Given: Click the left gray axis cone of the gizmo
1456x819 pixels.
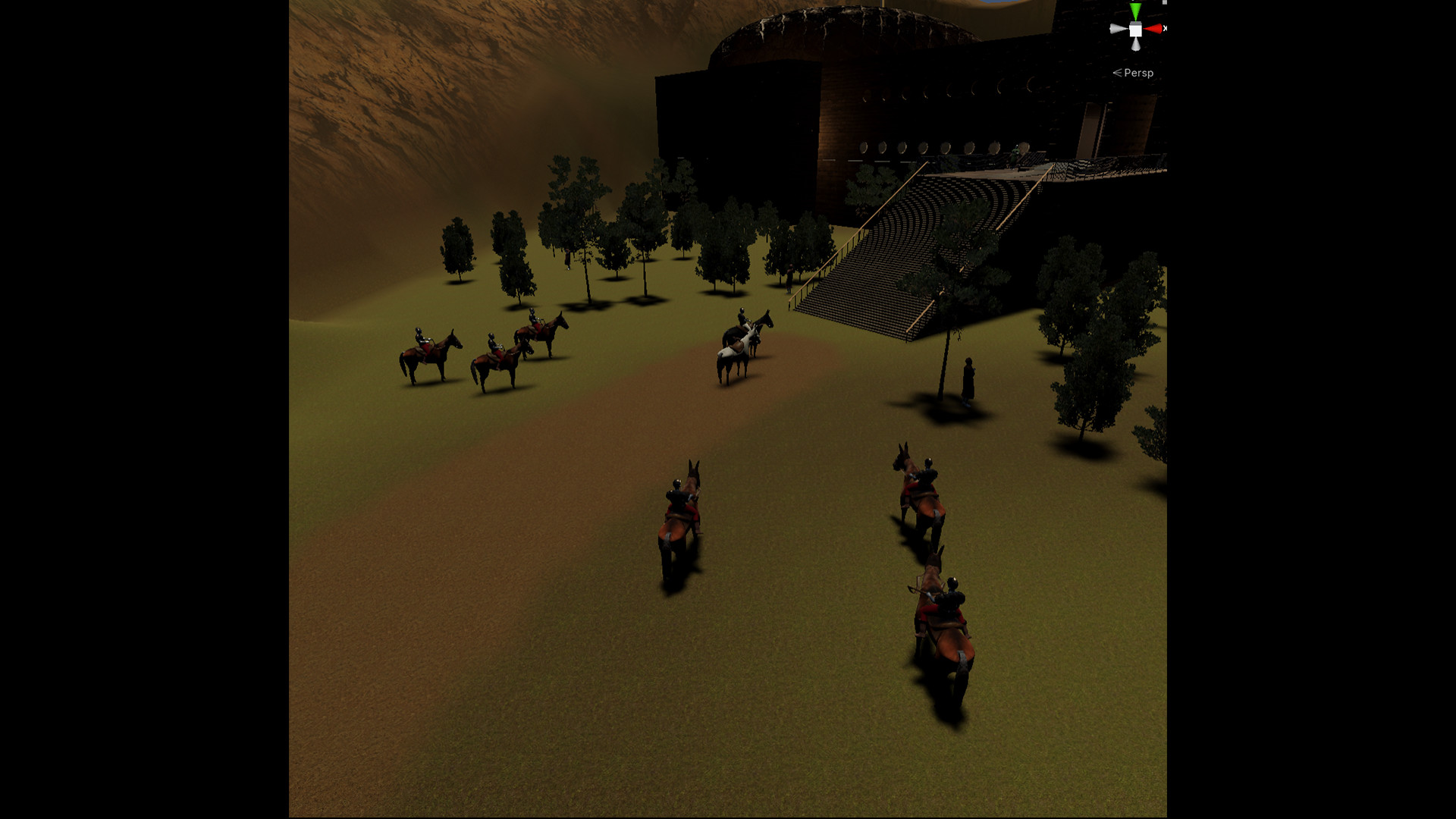Looking at the screenshot, I should (1116, 28).
